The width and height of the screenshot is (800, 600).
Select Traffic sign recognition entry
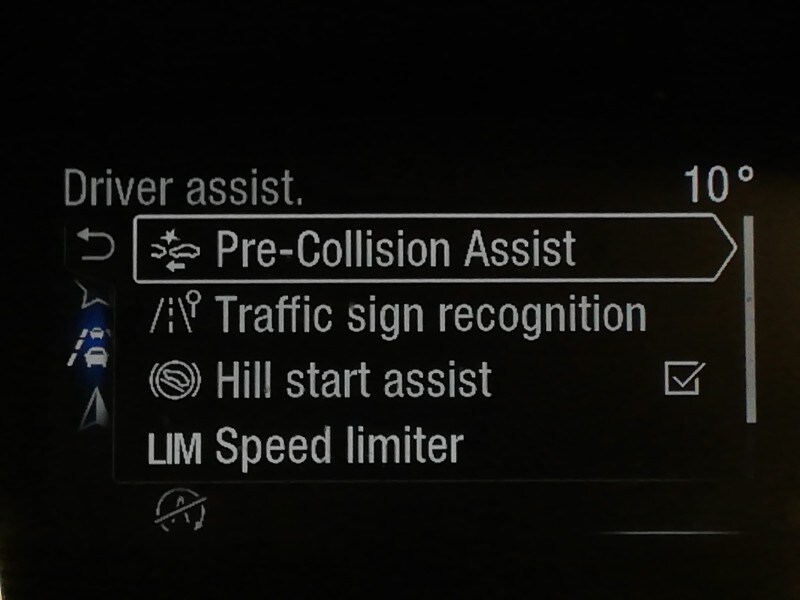click(x=430, y=316)
